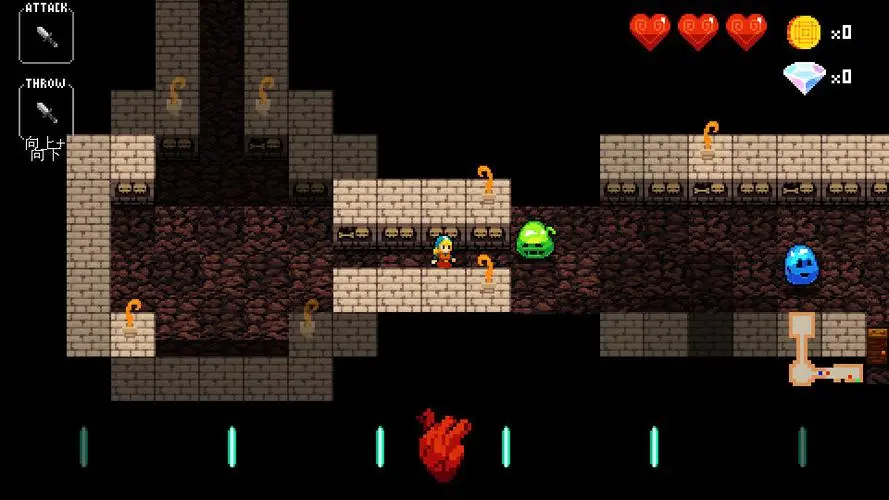Viewport: 889px width, 500px height.
Task: Click the gold coin counter icon
Action: pyautogui.click(x=803, y=32)
